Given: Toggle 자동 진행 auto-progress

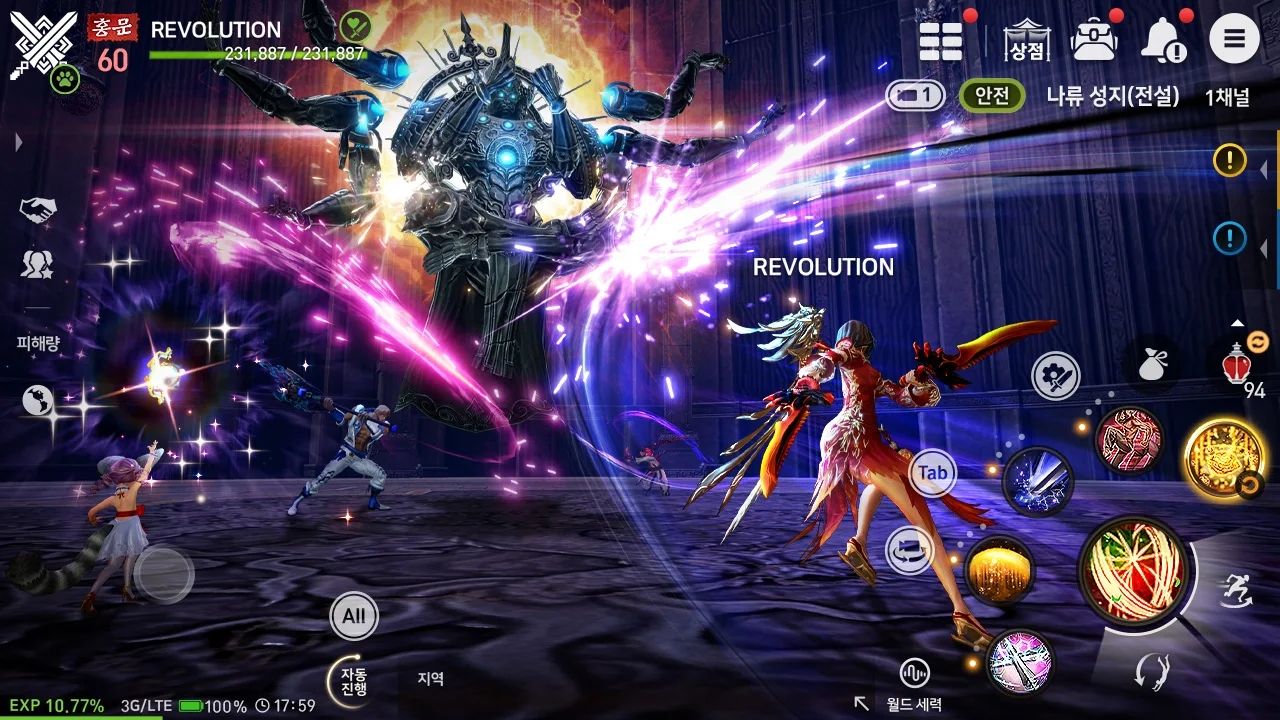Looking at the screenshot, I should point(353,681).
